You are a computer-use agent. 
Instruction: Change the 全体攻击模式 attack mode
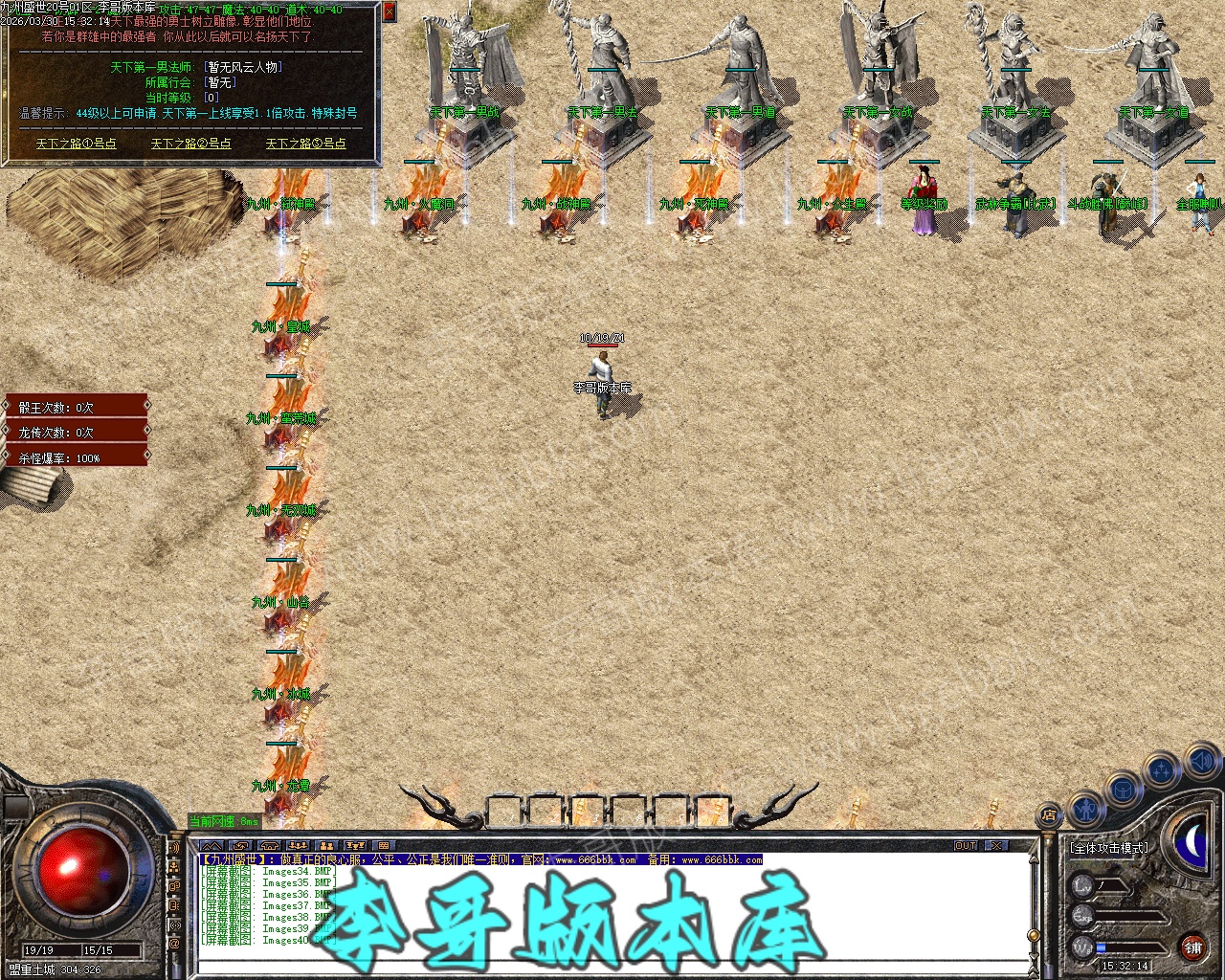(x=1109, y=848)
